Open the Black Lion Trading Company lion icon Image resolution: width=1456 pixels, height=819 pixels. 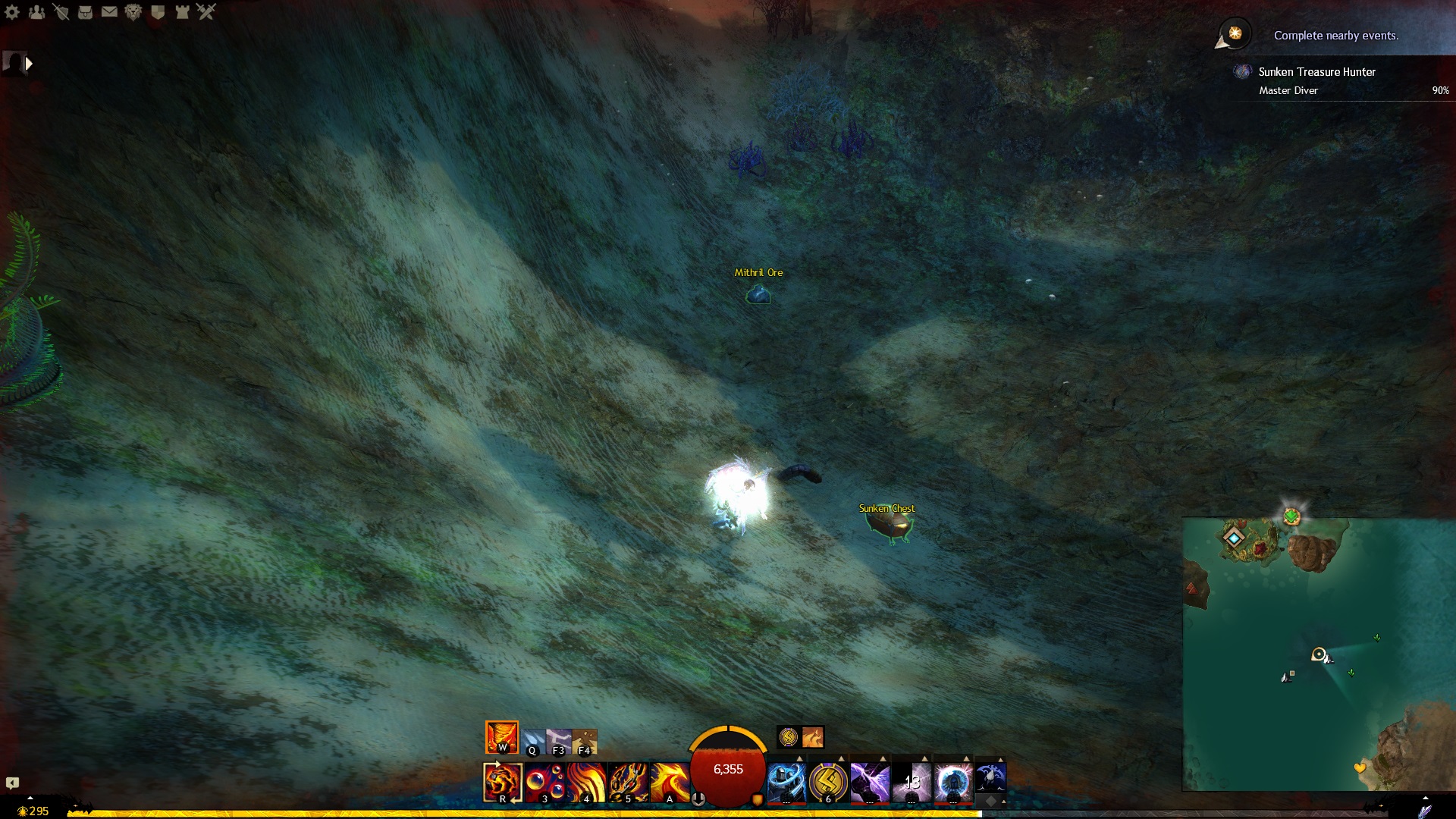(133, 11)
